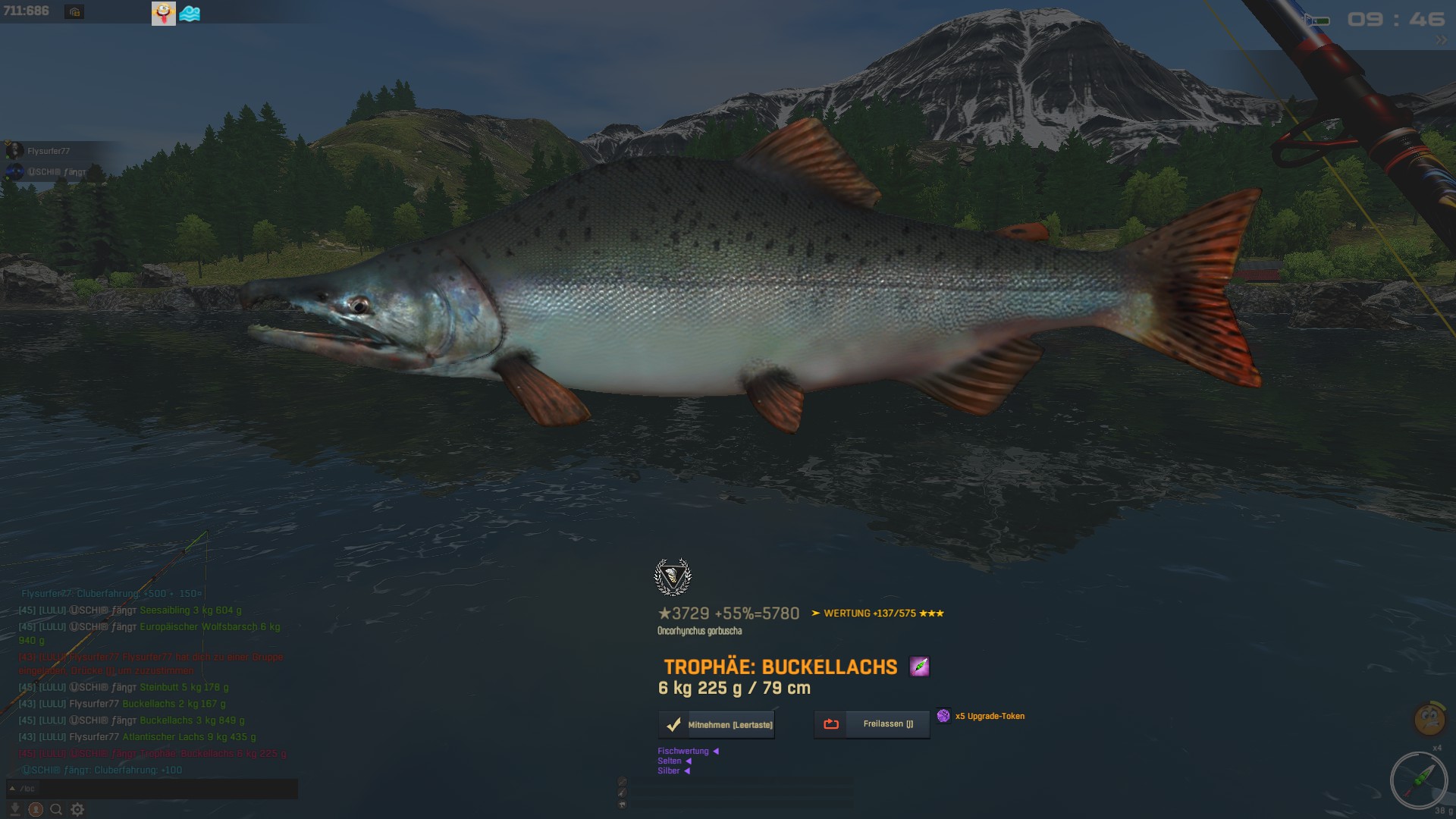Click the player profile chat icon
Viewport: 1456px width, 819px height.
tap(36, 810)
